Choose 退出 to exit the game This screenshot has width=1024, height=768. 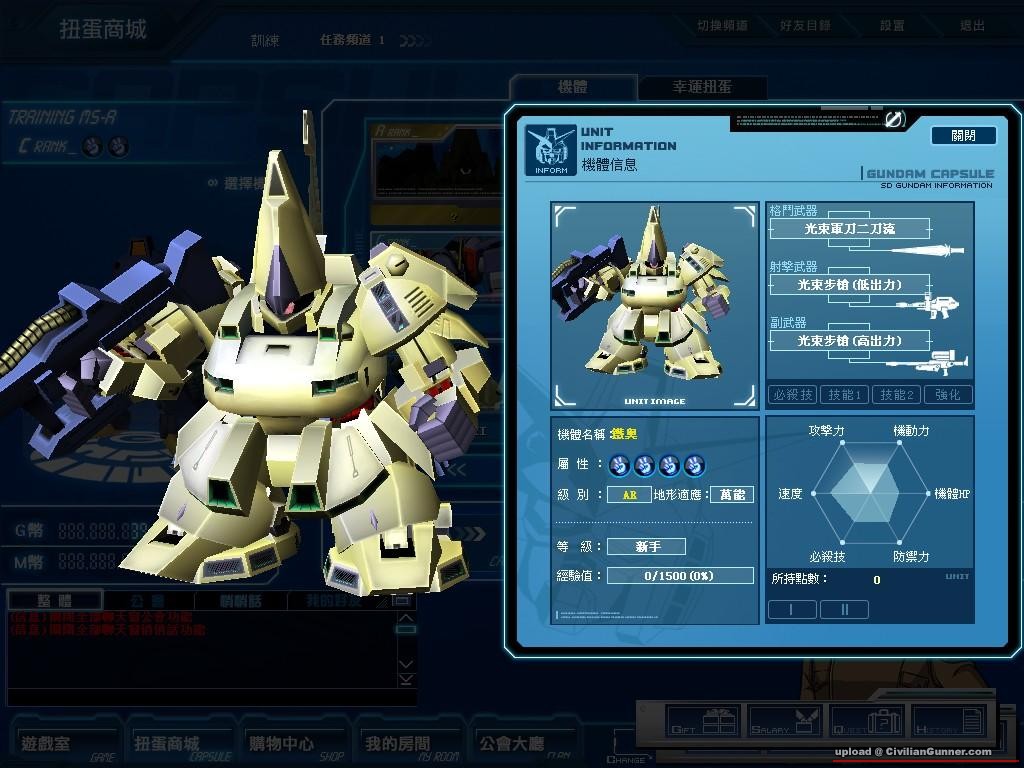click(x=972, y=26)
